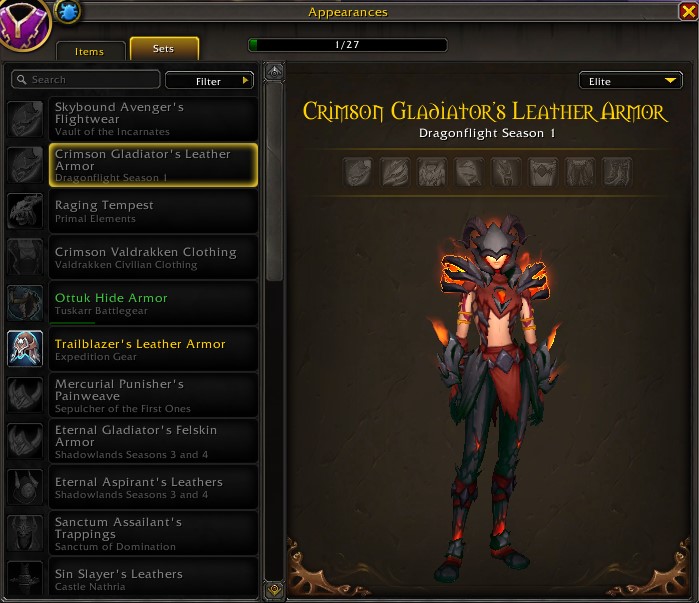The height and width of the screenshot is (603, 699).
Task: Select Eternal Gladiator's Felskin Armor set
Action: [152, 441]
